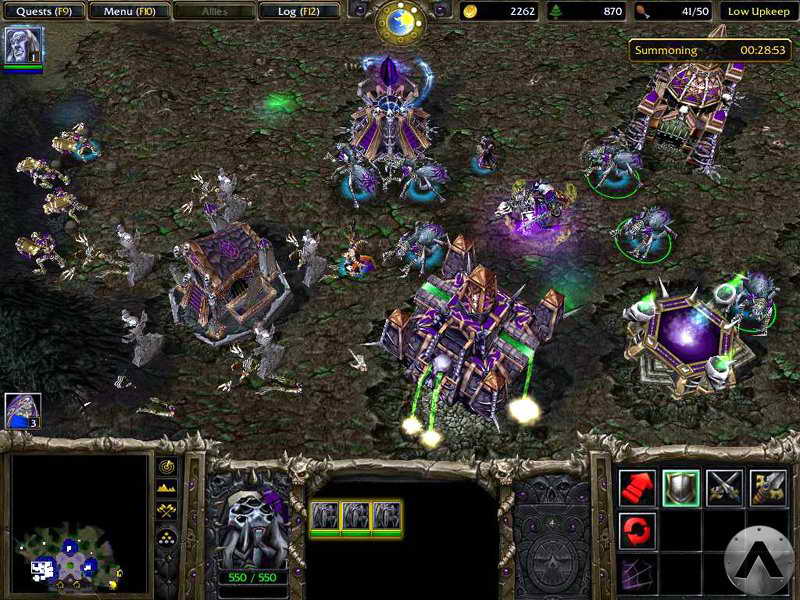
Task: Toggle minimap terrain display button
Action: (x=166, y=488)
